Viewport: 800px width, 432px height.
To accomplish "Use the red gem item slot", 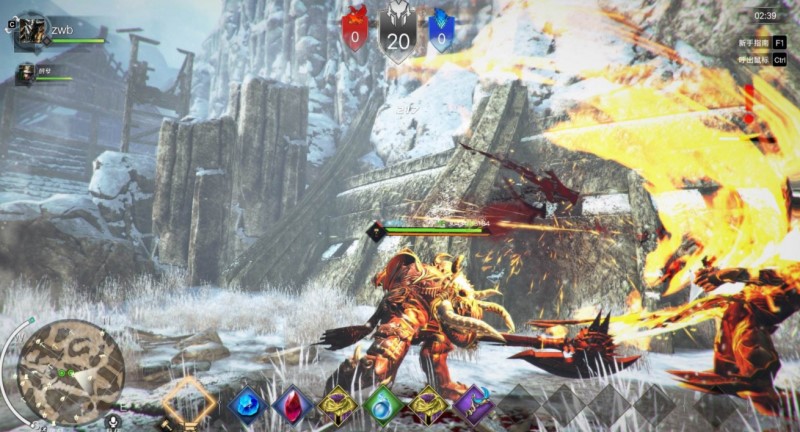I will (x=293, y=405).
